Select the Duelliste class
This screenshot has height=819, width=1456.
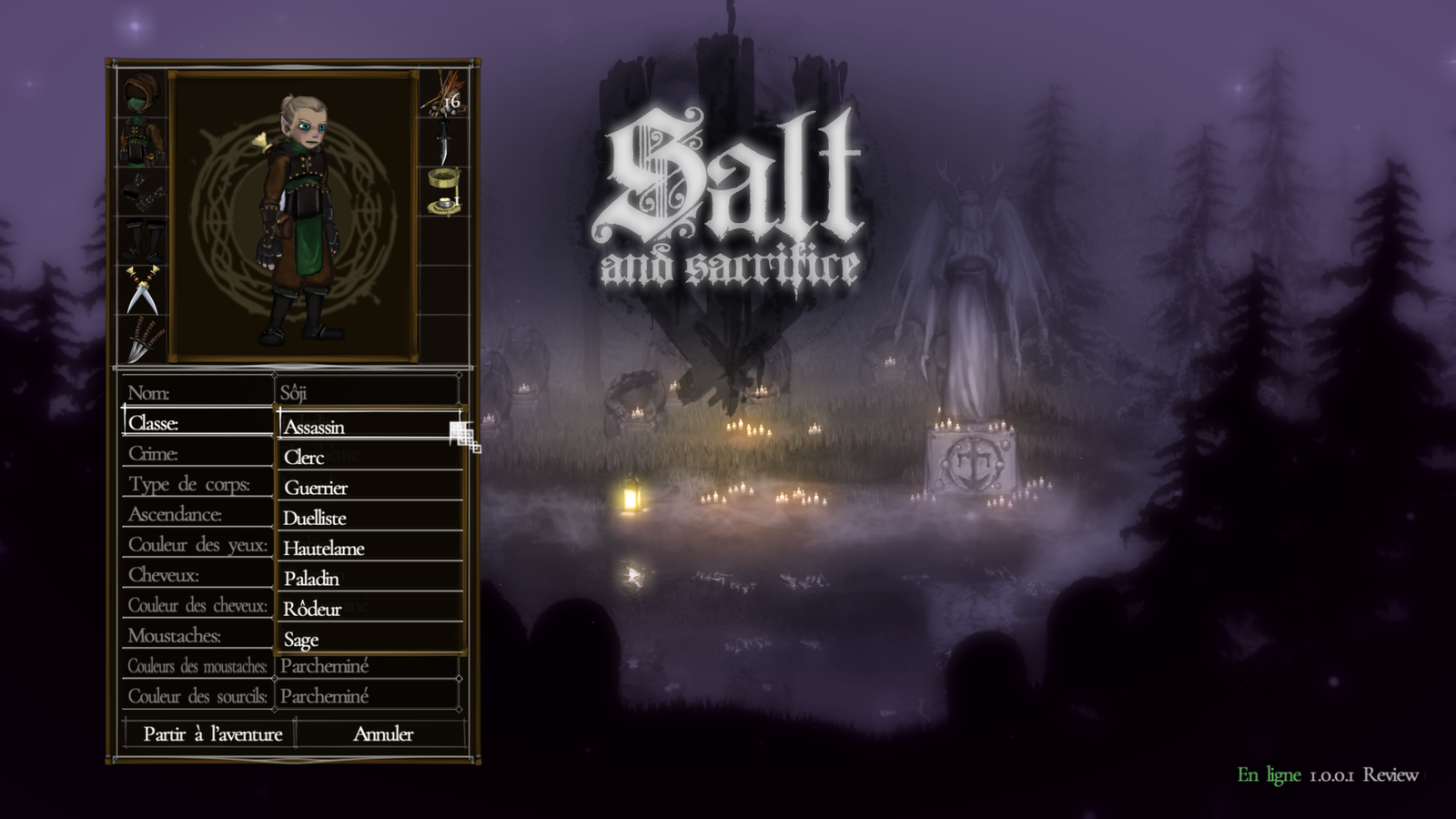tap(369, 518)
